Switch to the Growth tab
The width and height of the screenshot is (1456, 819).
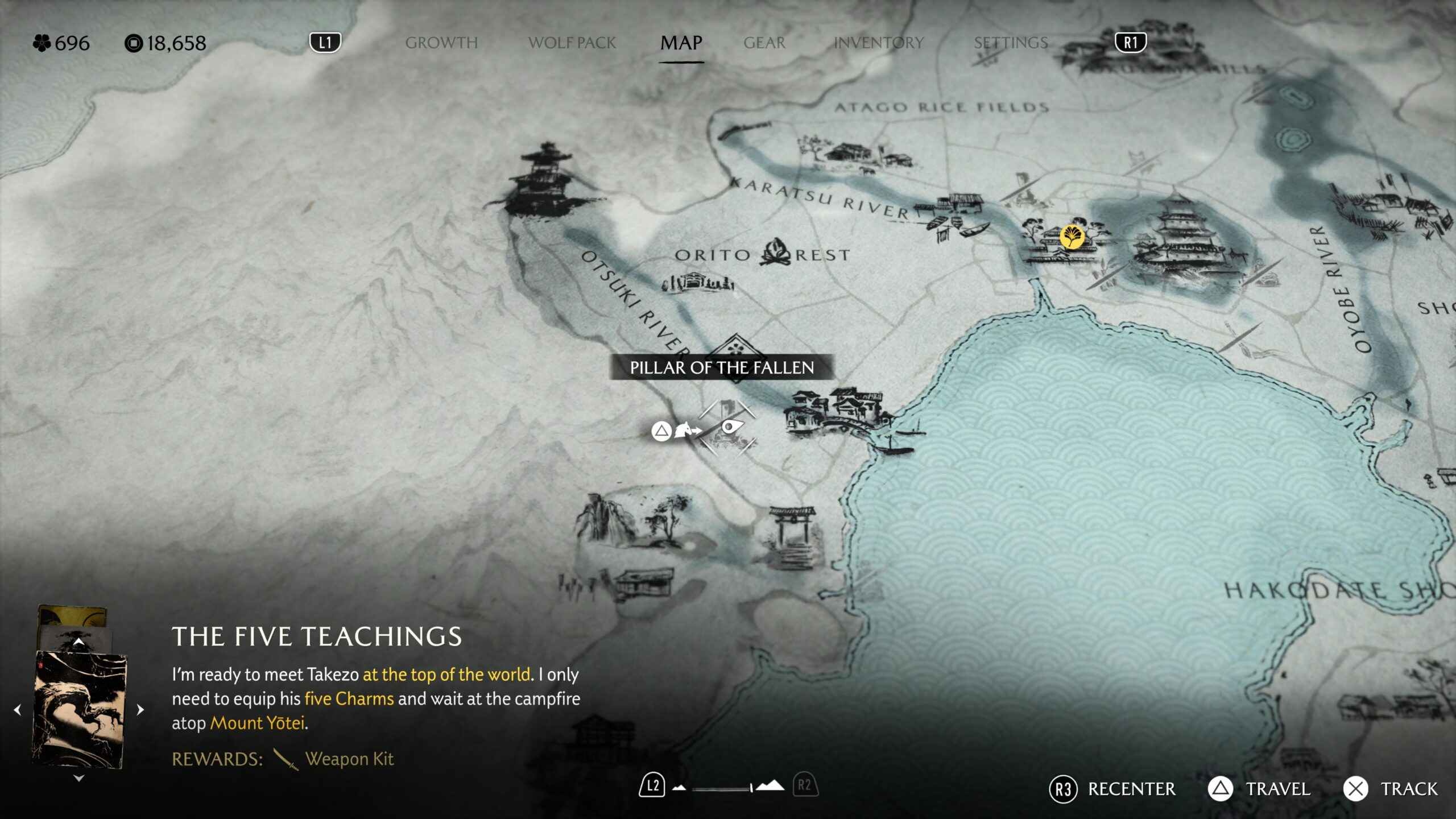(x=441, y=43)
